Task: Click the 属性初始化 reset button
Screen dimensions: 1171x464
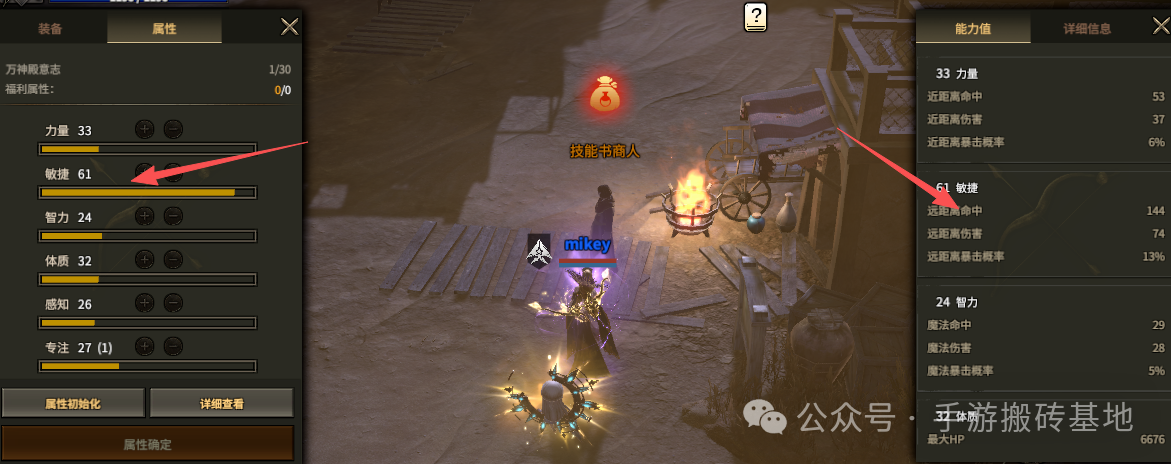Action: [x=73, y=404]
